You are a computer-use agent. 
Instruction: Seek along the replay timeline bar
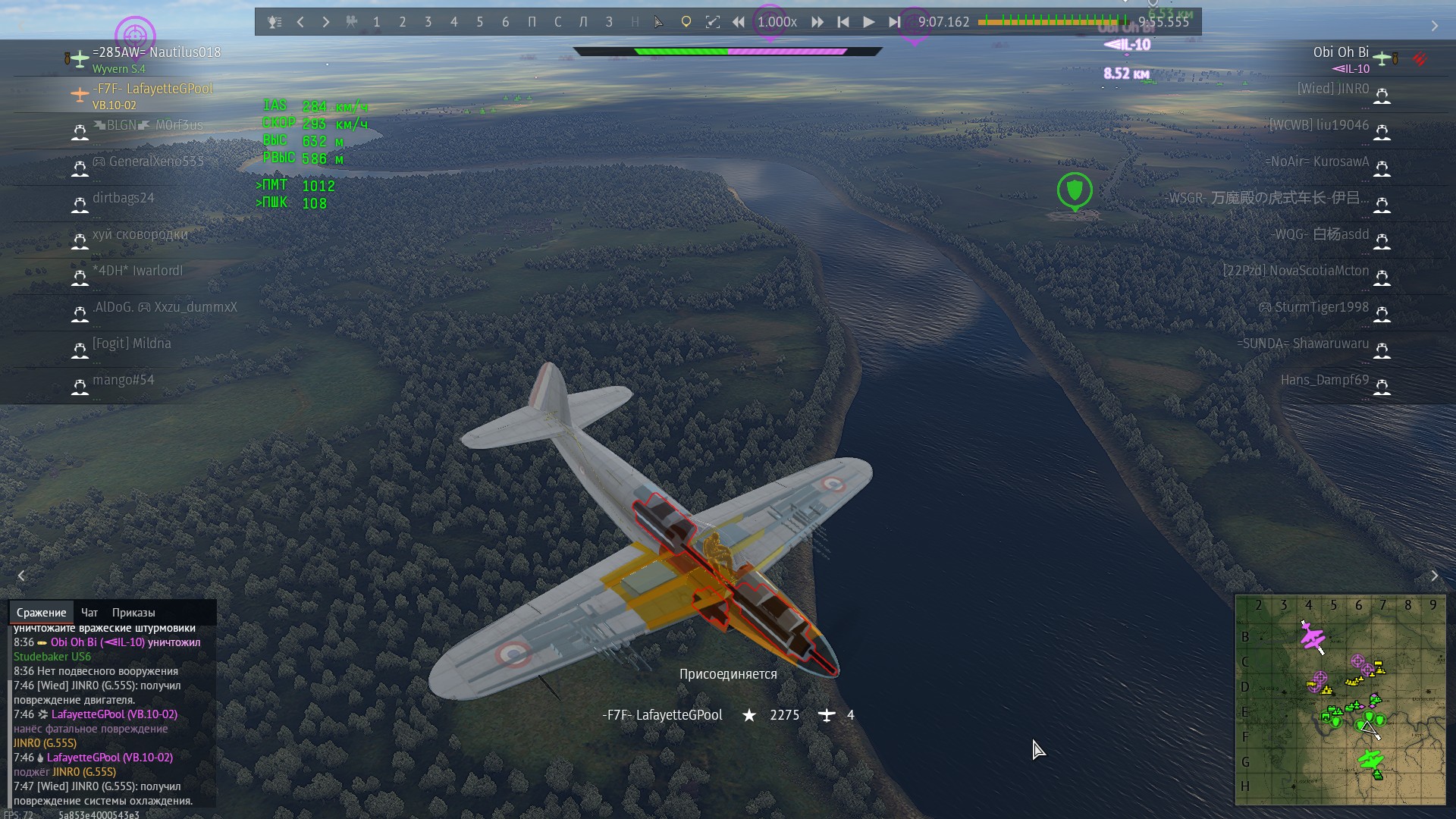(1053, 22)
